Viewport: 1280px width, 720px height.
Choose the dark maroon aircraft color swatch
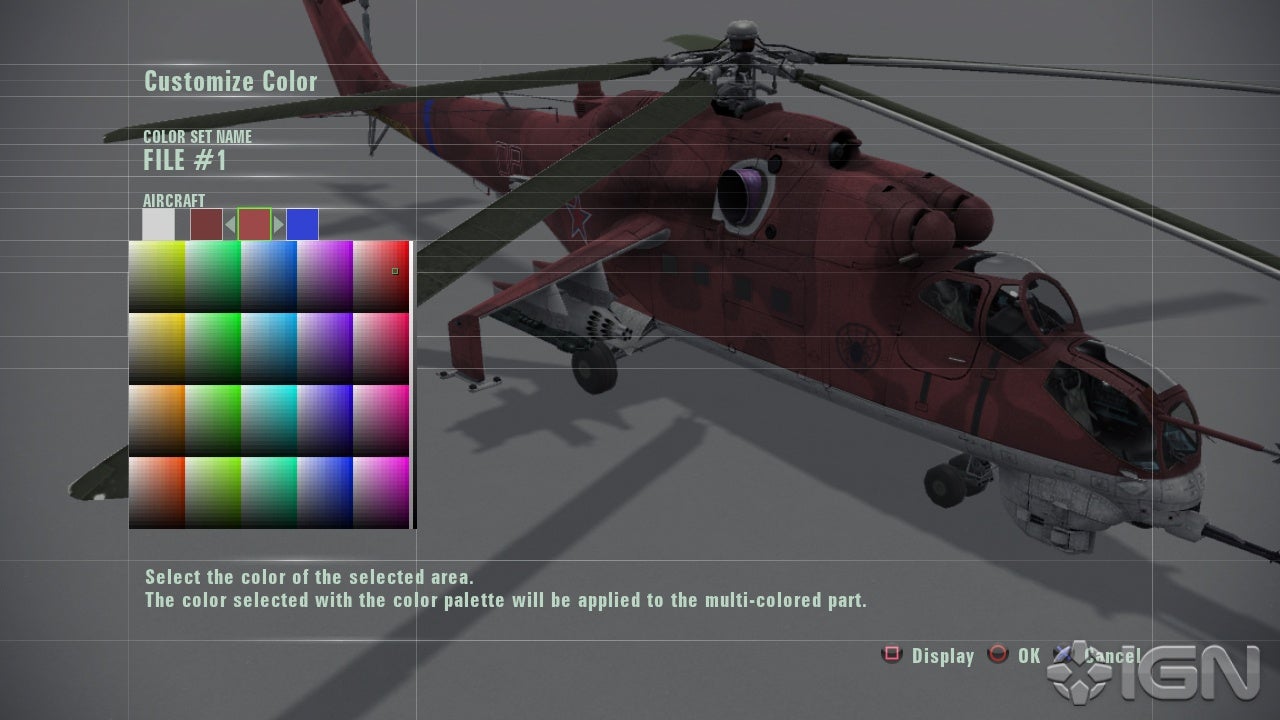click(206, 224)
